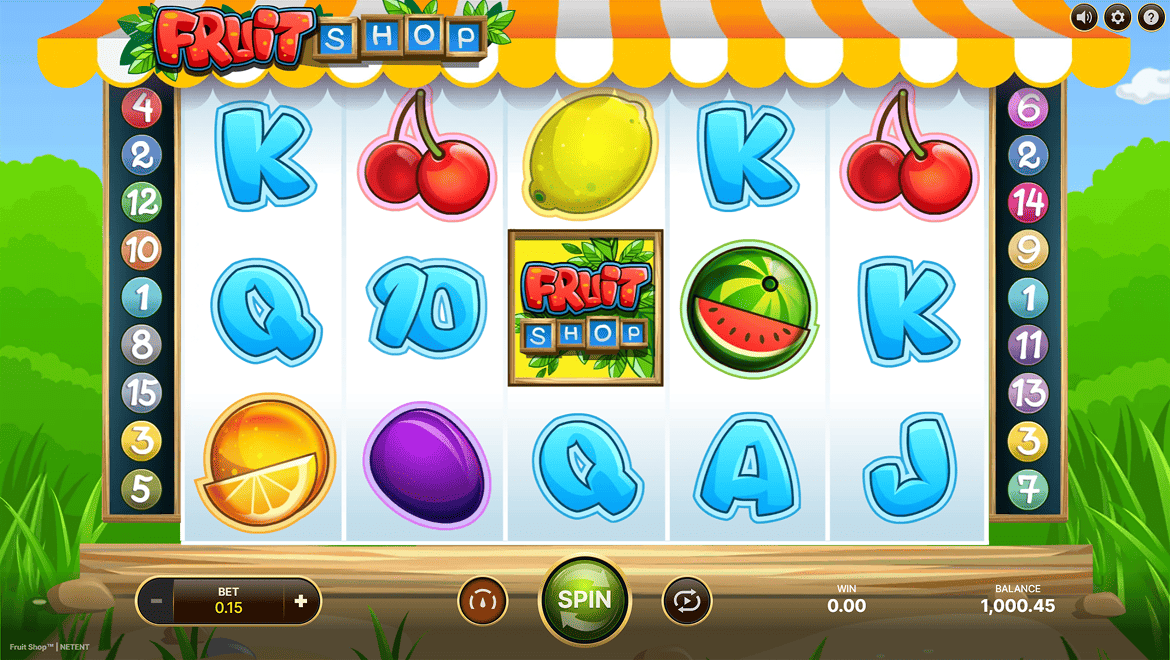
Task: Decrease the bet with the minus button
Action: (156, 602)
